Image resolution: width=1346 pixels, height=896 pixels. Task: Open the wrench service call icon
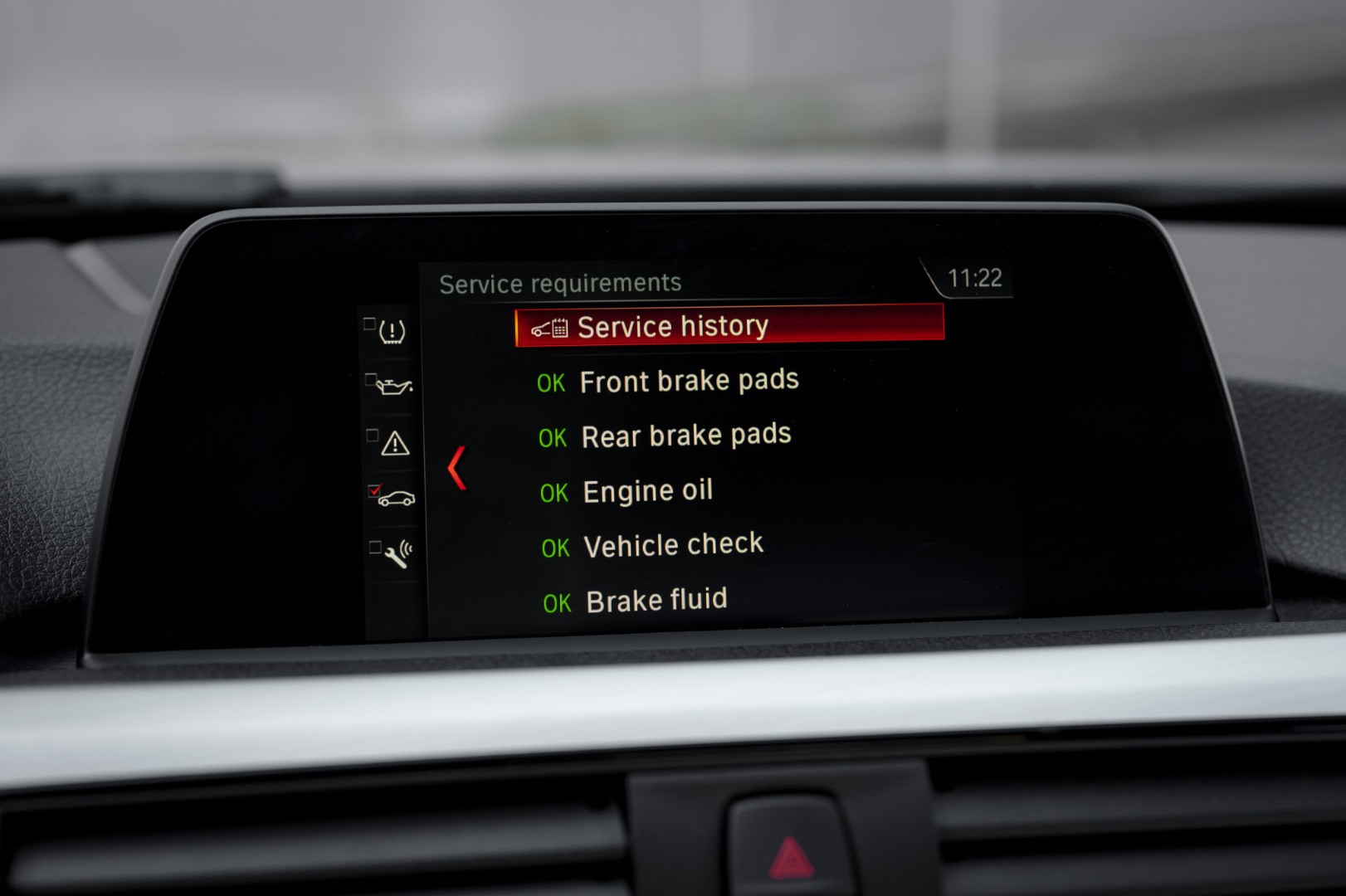397,554
